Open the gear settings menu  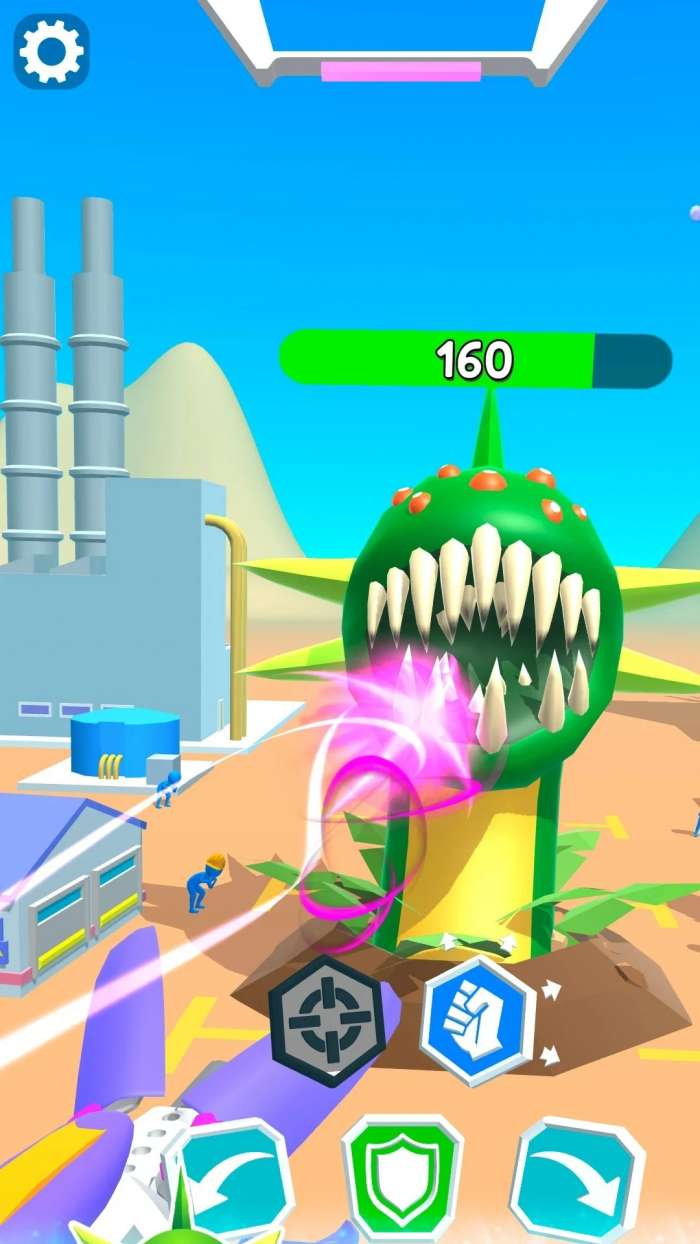51,50
